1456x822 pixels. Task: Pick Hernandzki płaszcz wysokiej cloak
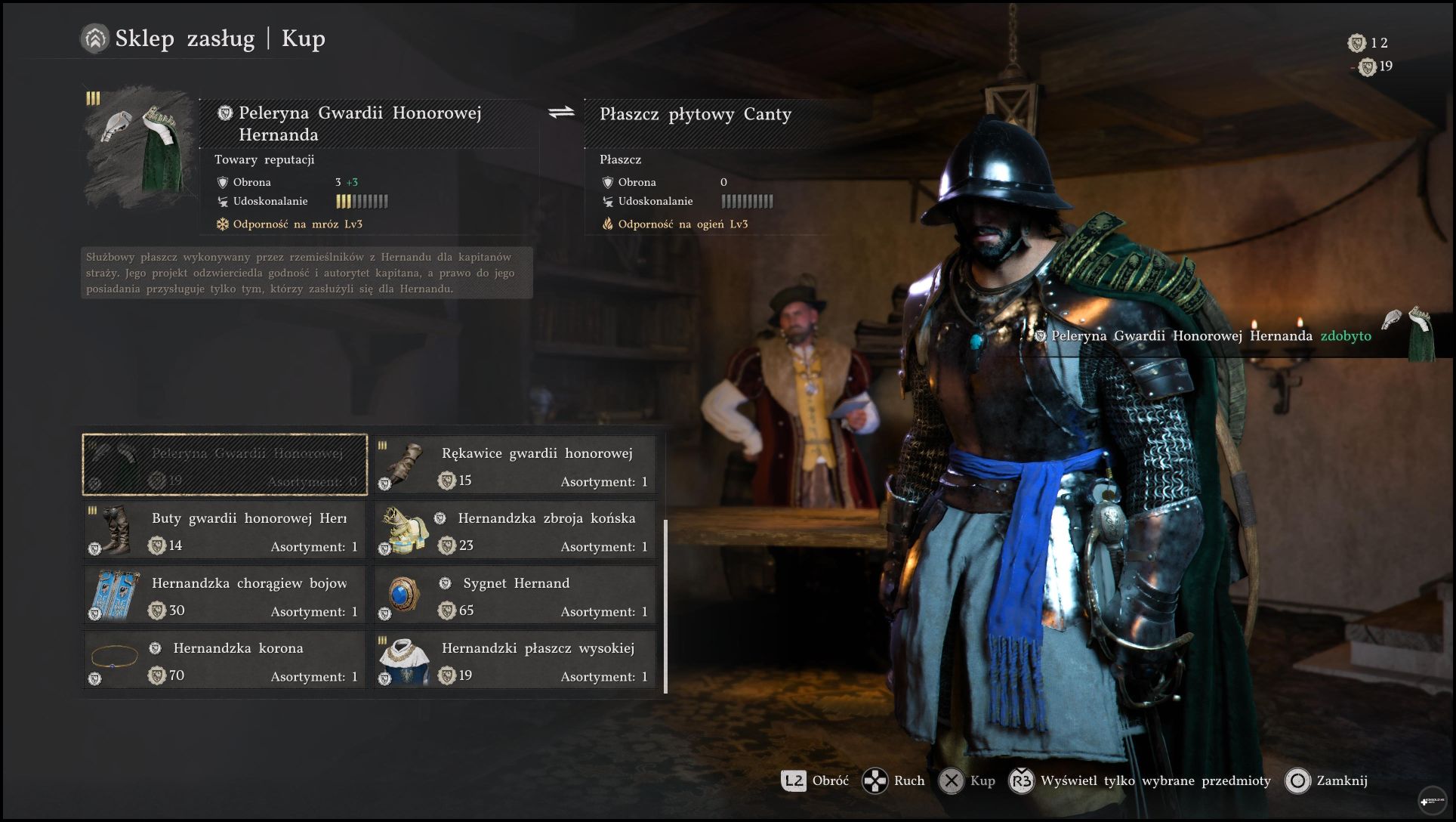point(515,660)
